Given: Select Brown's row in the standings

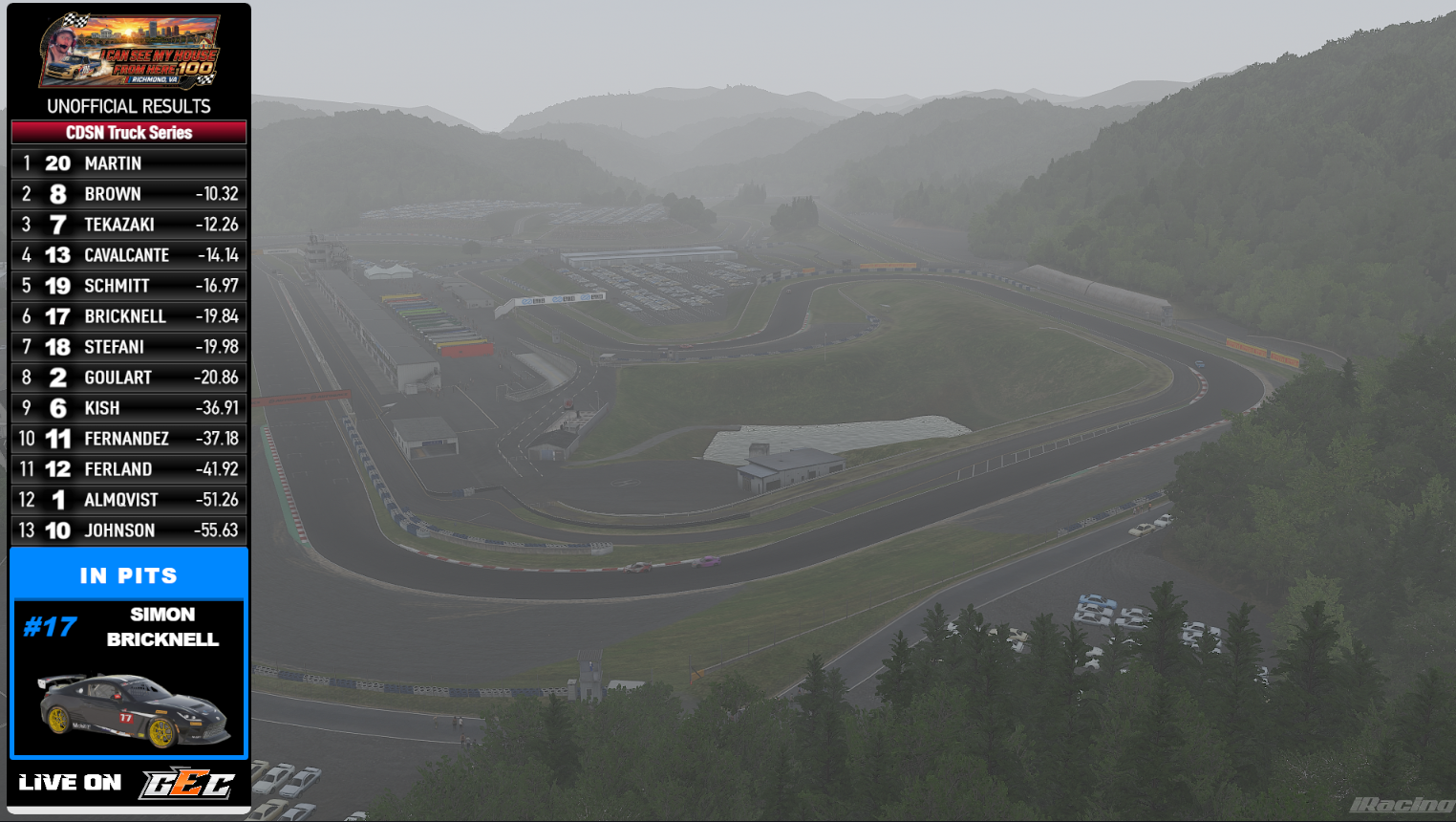Looking at the screenshot, I should [x=129, y=194].
